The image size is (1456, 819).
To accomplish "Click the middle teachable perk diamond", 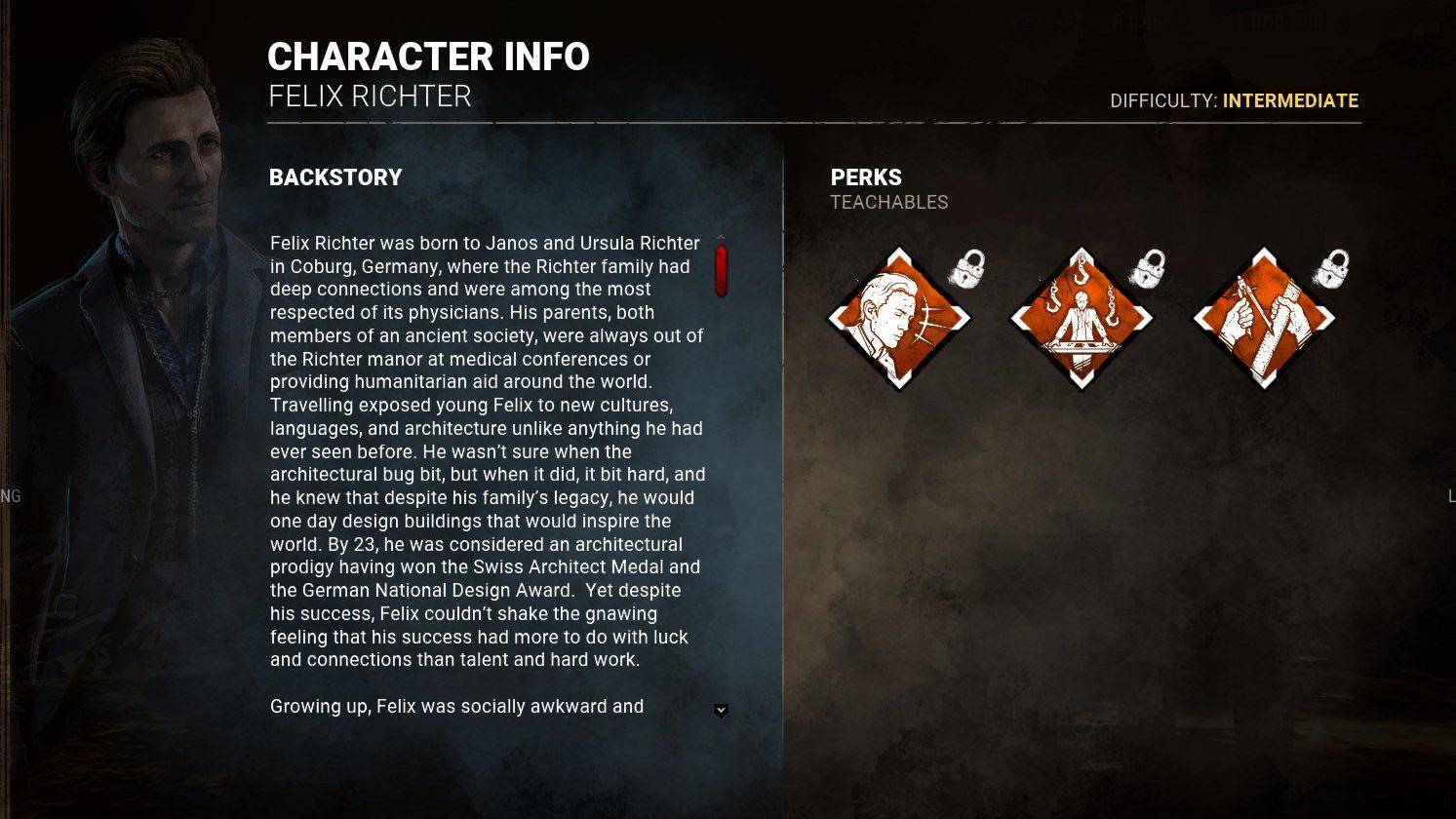I will point(1081,319).
